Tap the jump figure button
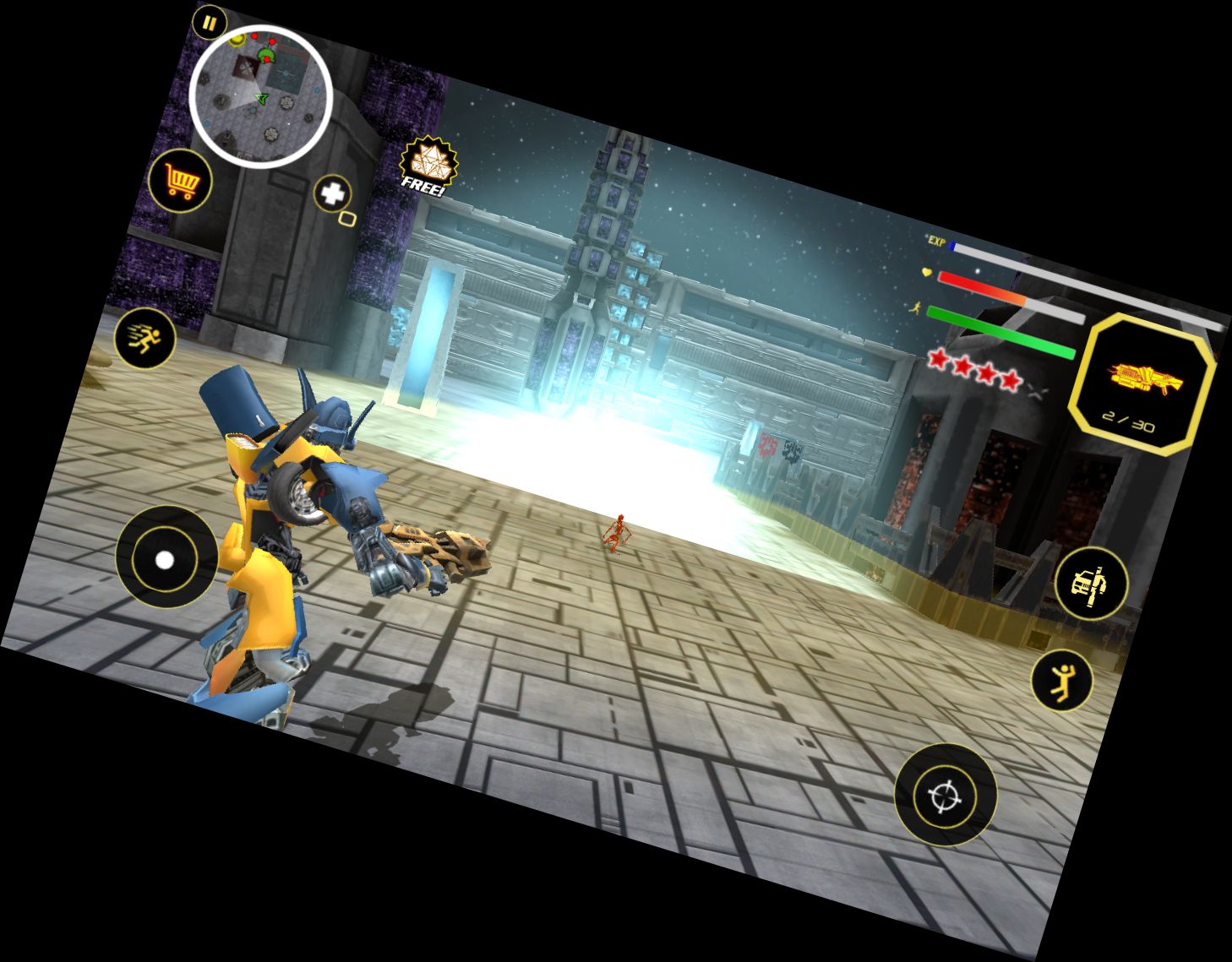 pyautogui.click(x=1061, y=680)
